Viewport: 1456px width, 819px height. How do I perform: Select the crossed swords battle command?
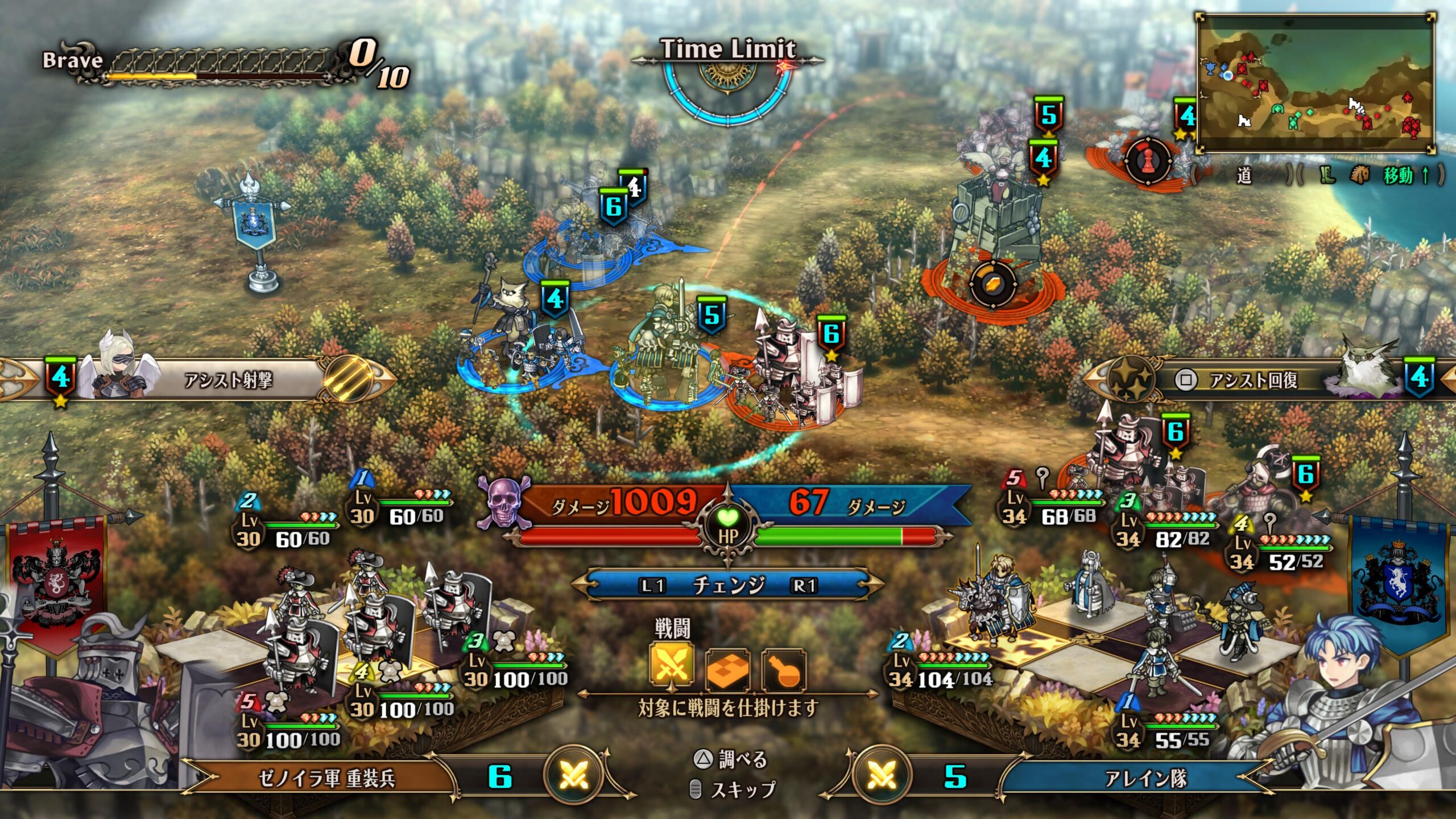point(672,665)
